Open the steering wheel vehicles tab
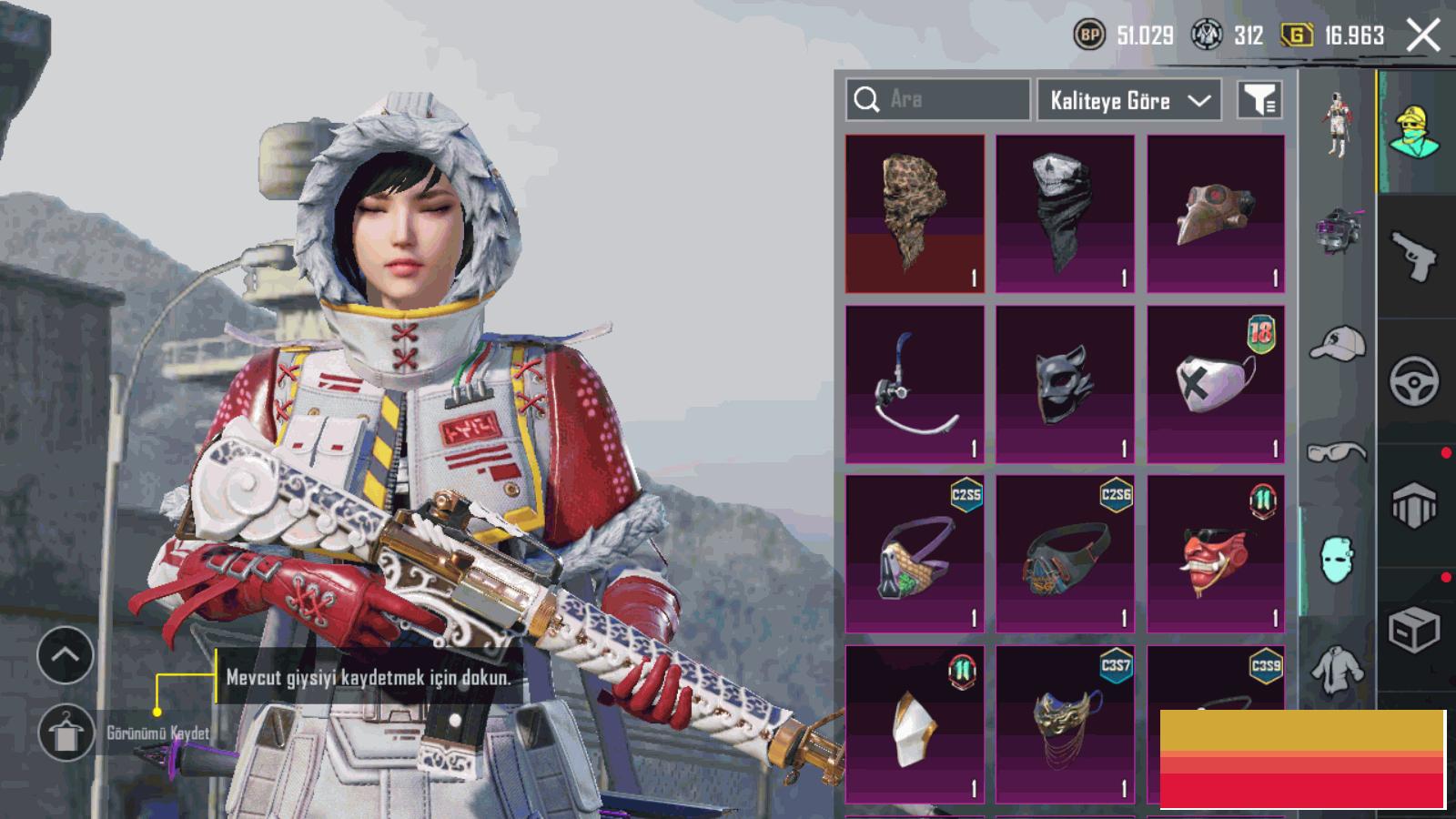Image resolution: width=1456 pixels, height=819 pixels. point(1414,381)
